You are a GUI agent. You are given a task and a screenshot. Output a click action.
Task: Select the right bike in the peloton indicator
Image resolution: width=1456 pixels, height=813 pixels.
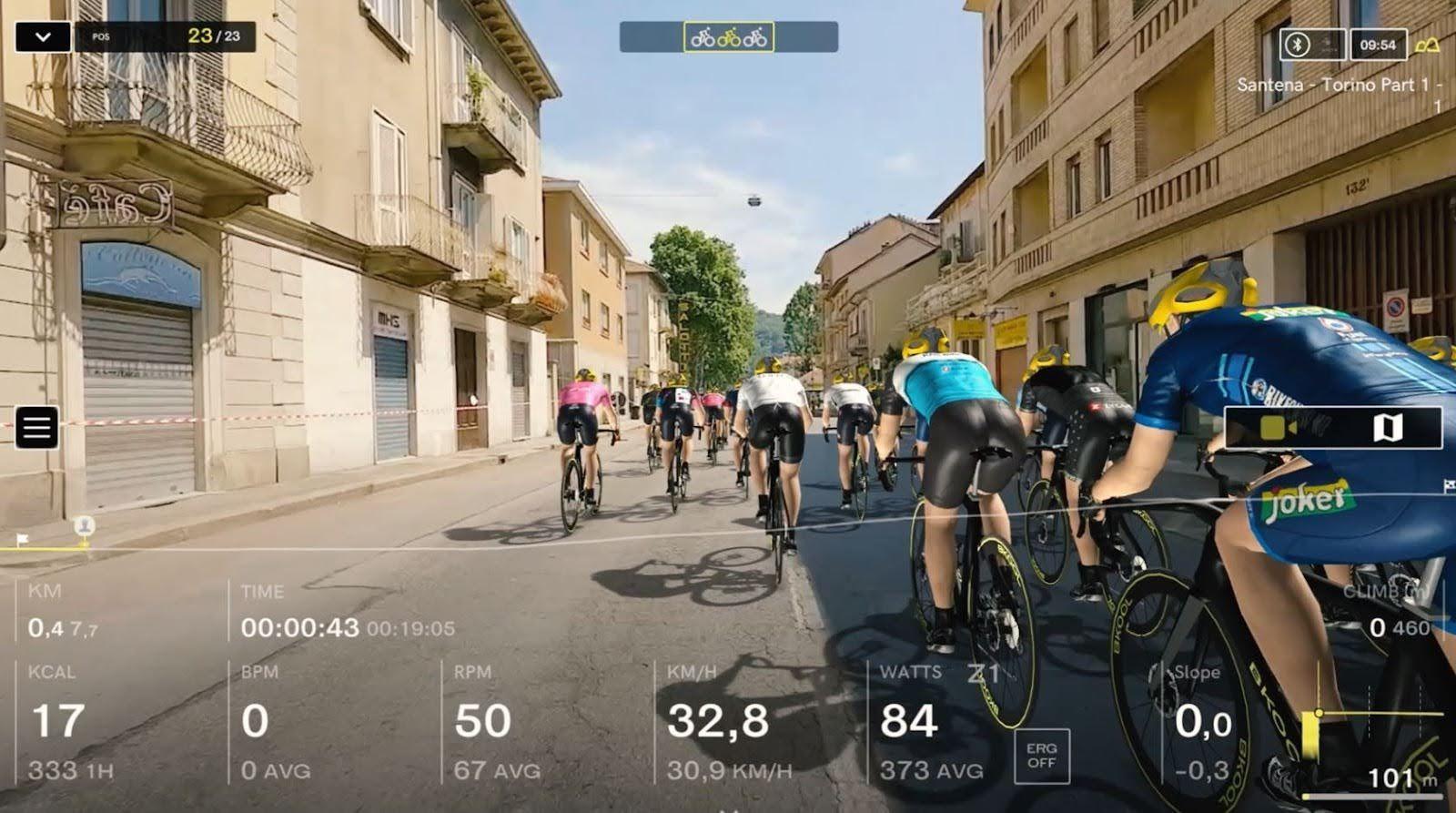pyautogui.click(x=754, y=40)
